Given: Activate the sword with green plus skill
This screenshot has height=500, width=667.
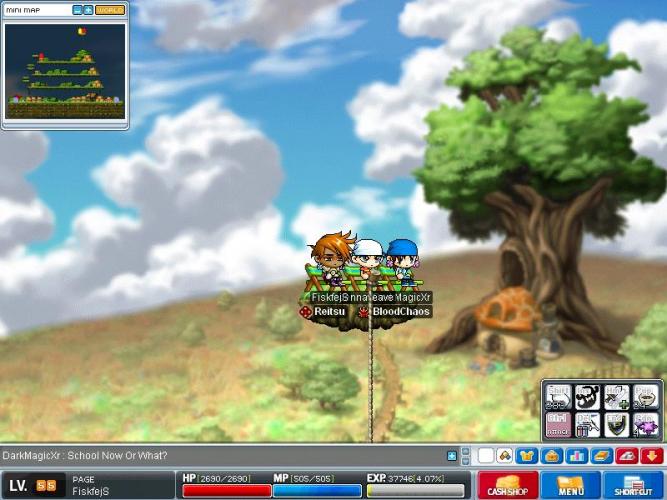Looking at the screenshot, I should [618, 396].
